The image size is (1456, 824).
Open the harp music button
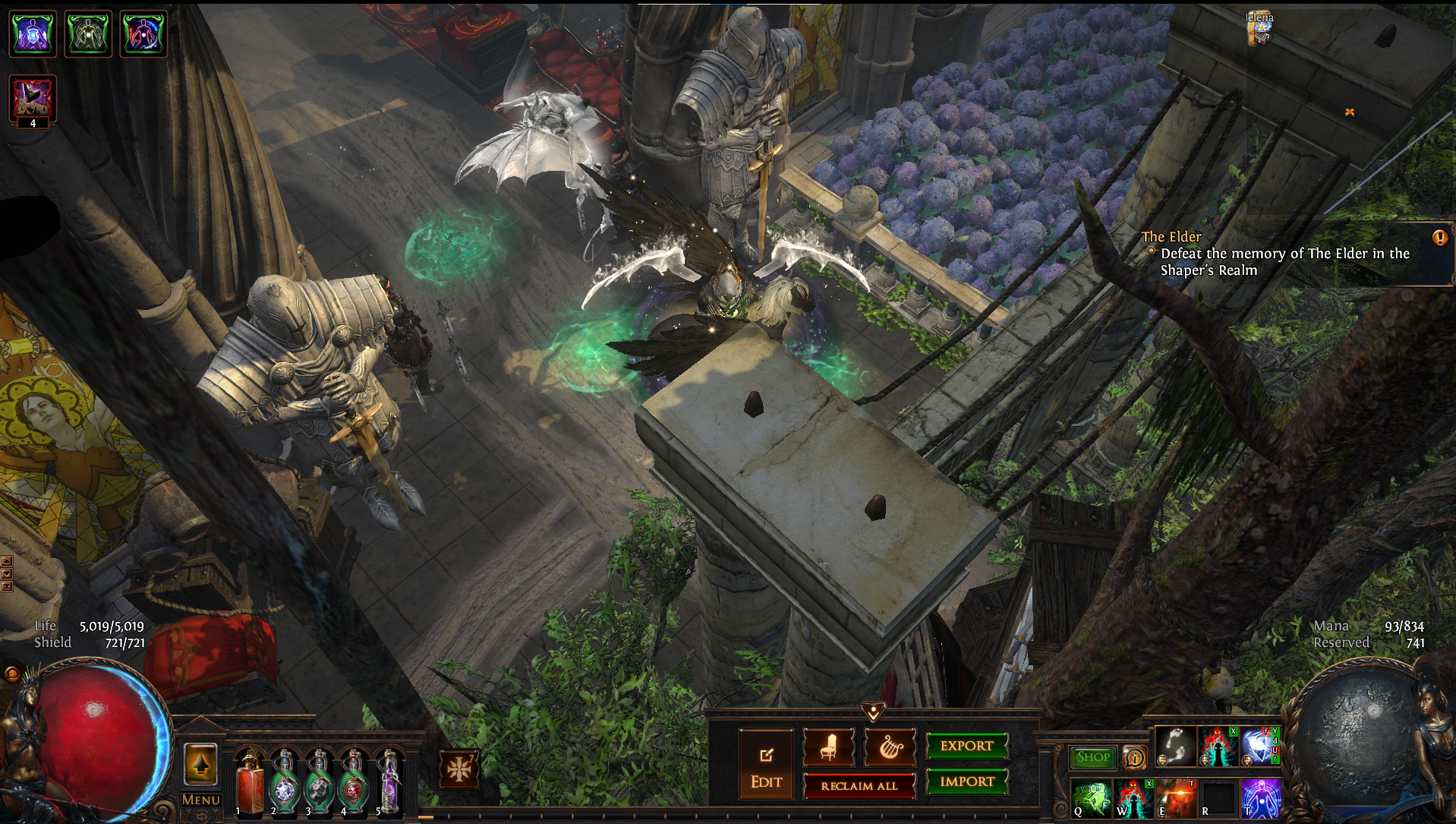tap(890, 748)
